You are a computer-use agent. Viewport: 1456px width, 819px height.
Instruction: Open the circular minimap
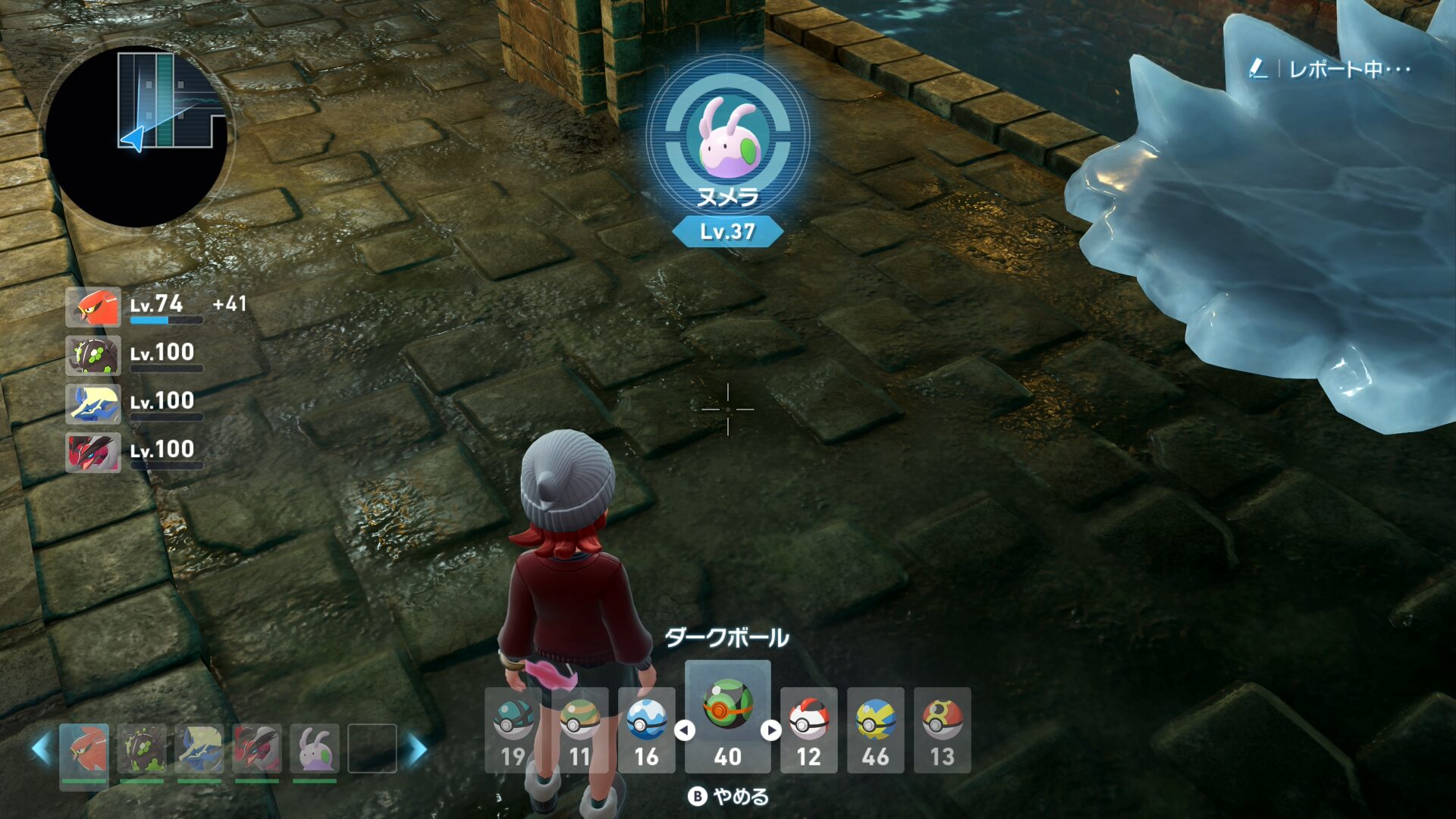(x=137, y=136)
